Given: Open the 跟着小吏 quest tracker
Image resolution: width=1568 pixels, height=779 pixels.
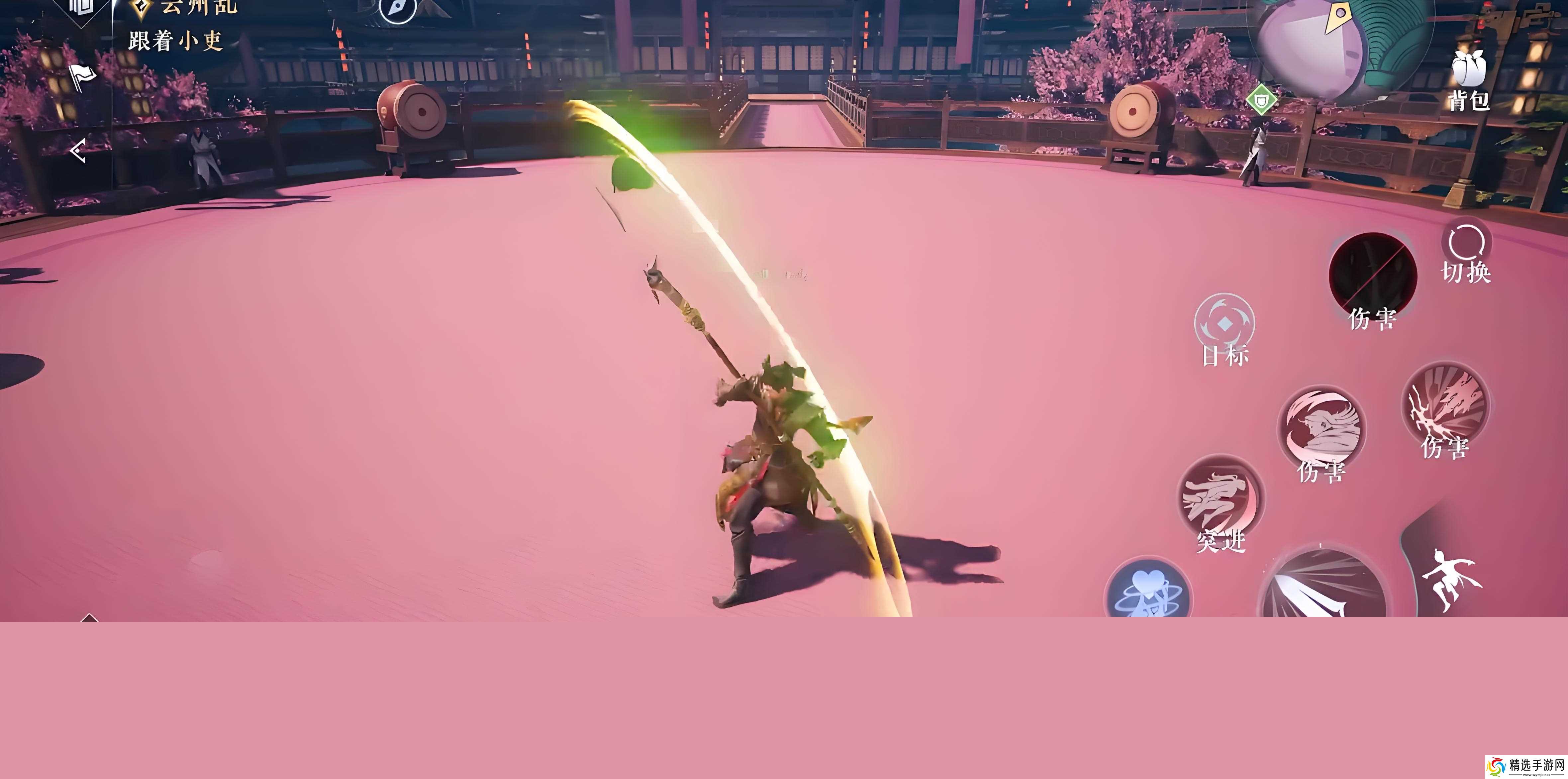Looking at the screenshot, I should 175,42.
